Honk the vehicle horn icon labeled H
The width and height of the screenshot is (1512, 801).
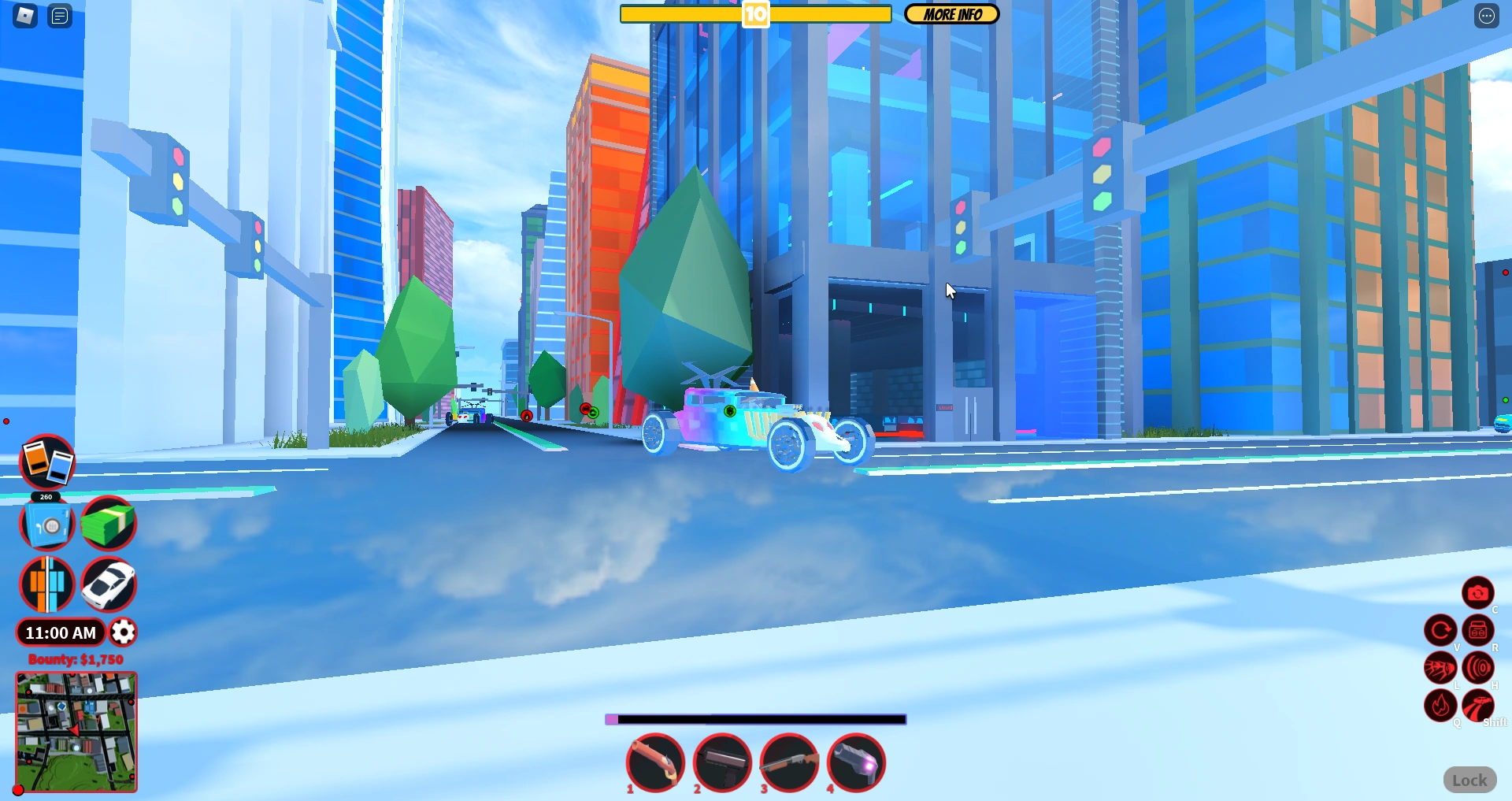click(1479, 667)
